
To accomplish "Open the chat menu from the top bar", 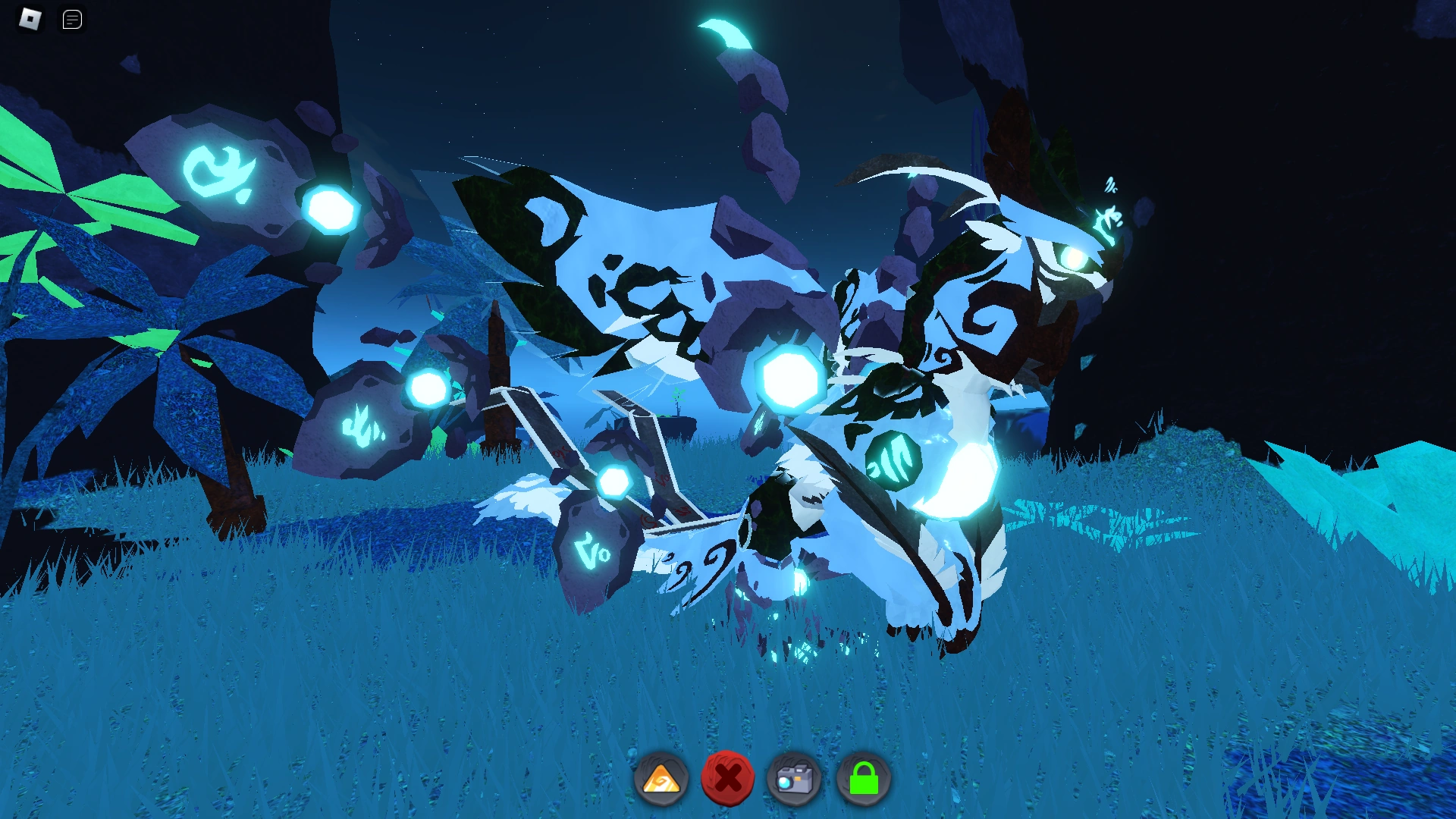I will 72,19.
